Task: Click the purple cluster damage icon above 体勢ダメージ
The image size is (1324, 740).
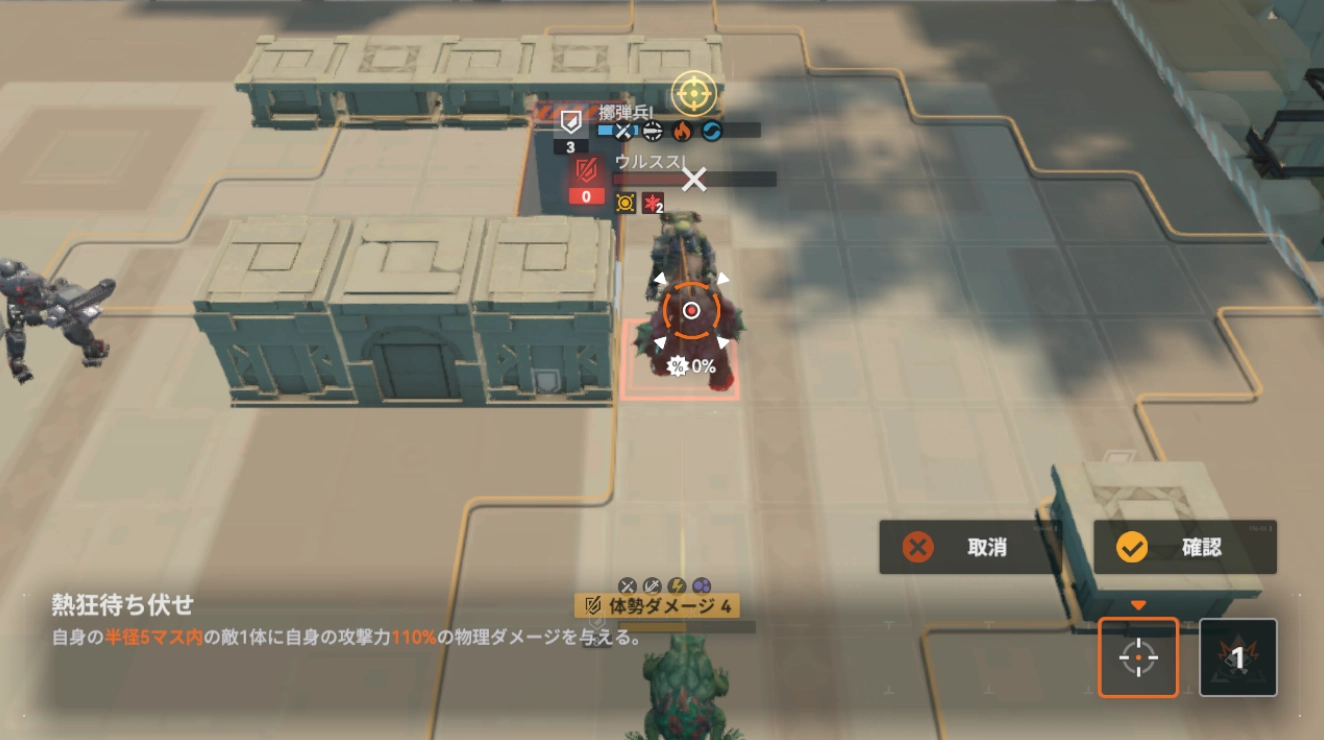Action: 702,585
